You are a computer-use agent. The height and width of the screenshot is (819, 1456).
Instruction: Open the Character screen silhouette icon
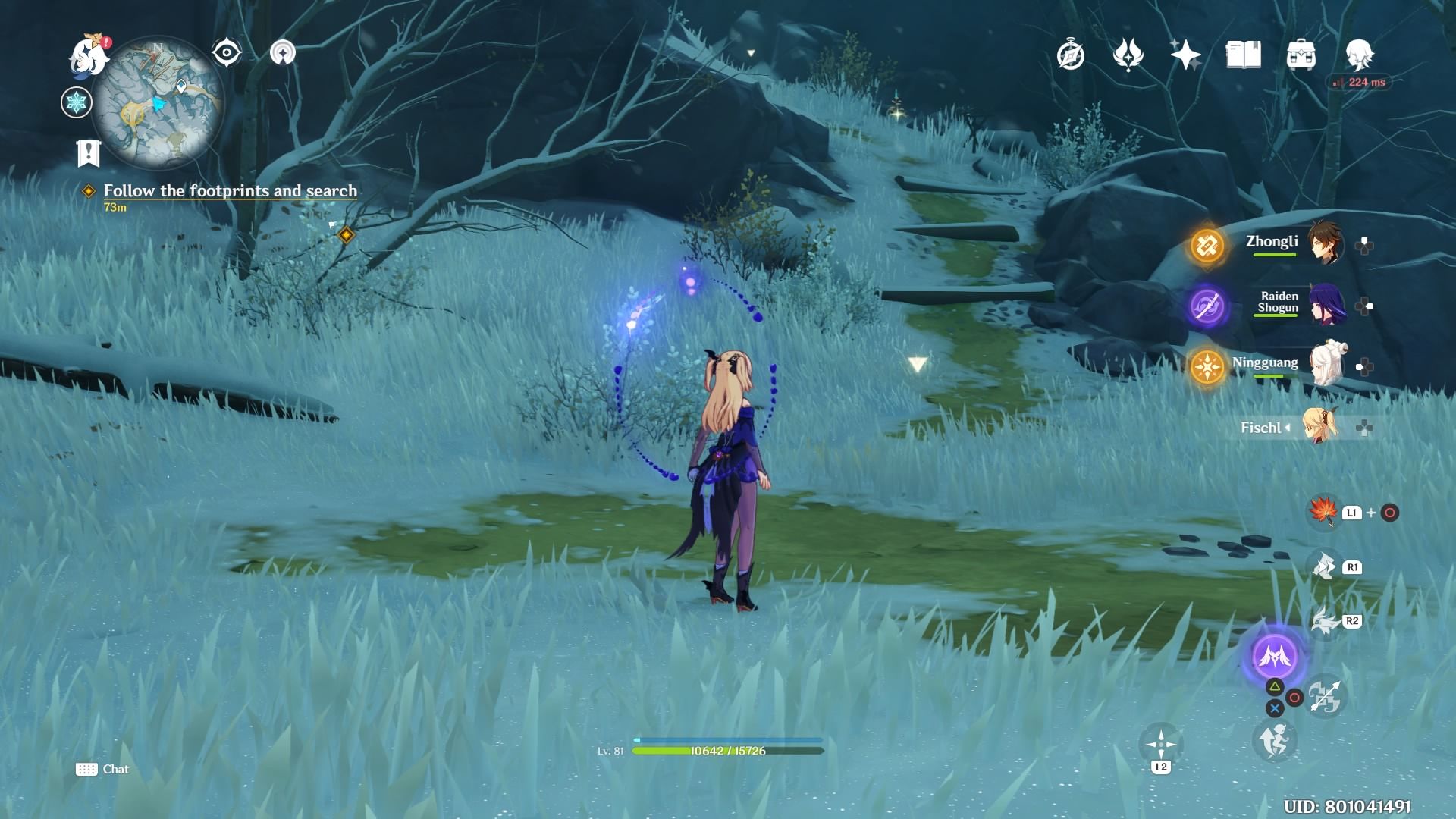click(x=1360, y=55)
